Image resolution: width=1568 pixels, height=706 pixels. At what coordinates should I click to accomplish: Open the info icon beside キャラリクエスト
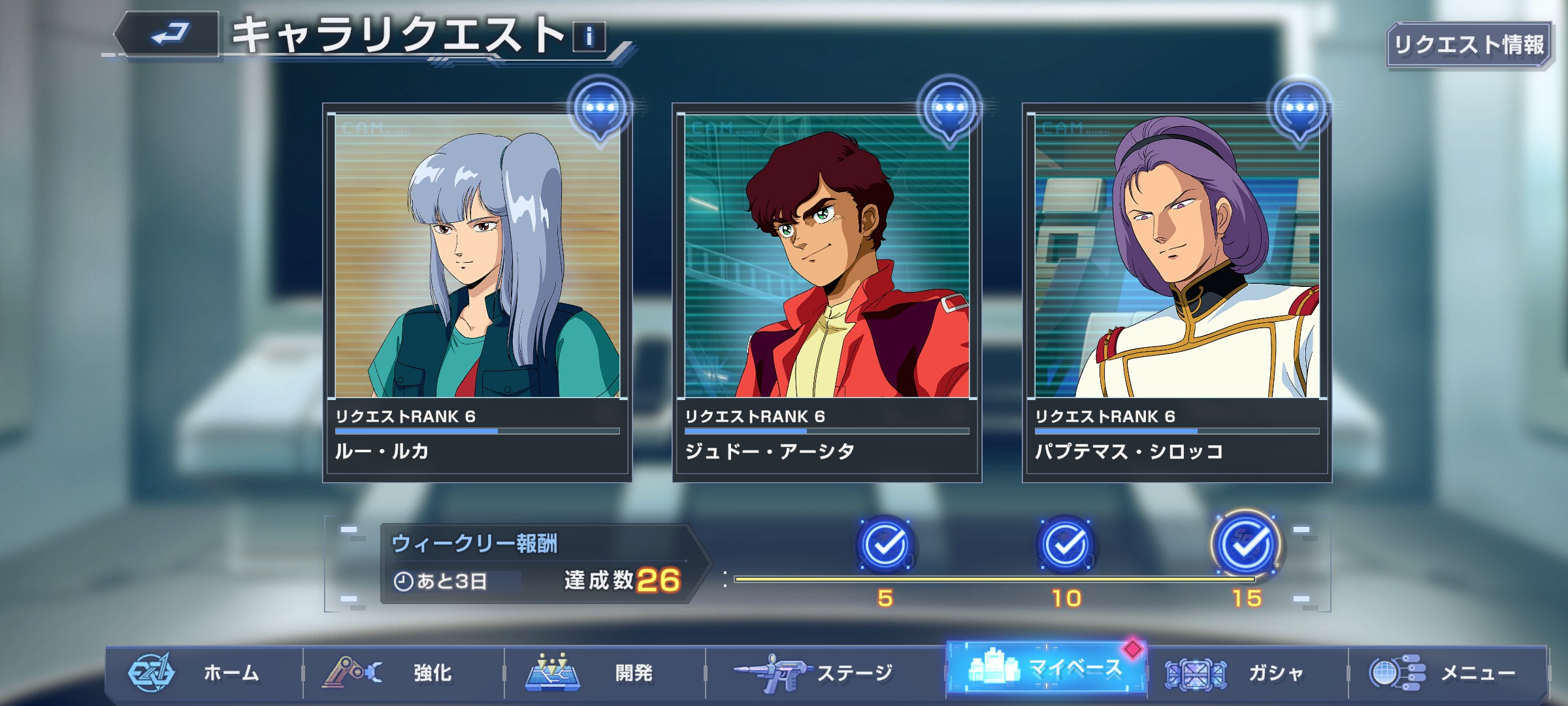[x=589, y=37]
